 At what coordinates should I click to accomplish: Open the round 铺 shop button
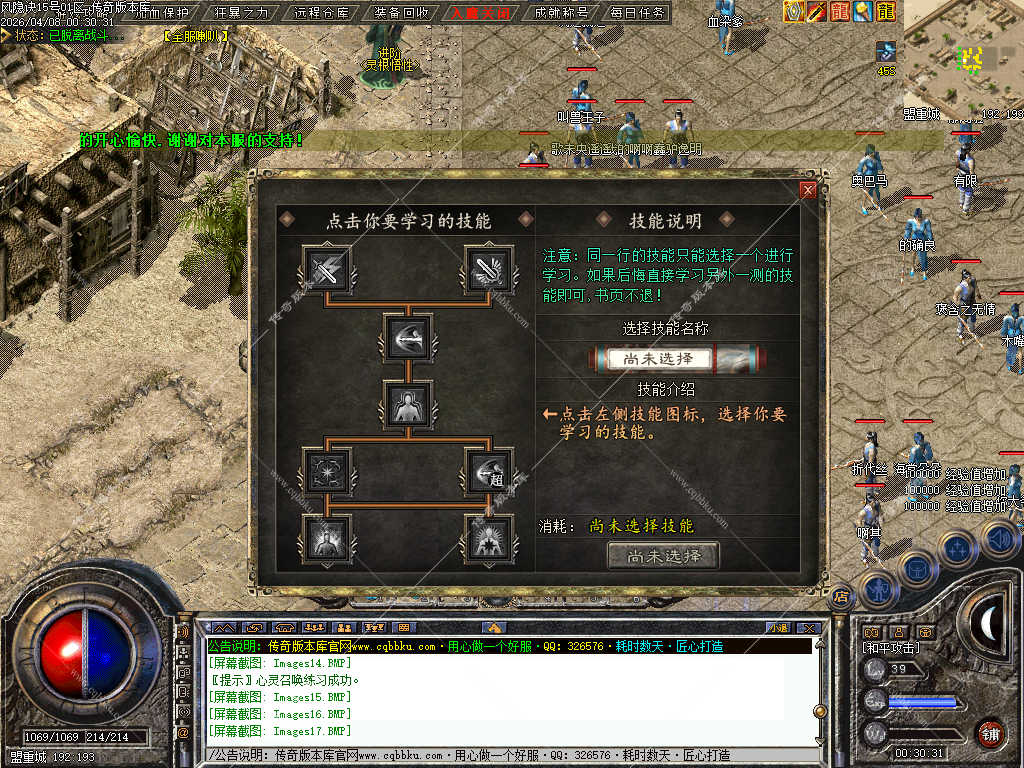990,732
